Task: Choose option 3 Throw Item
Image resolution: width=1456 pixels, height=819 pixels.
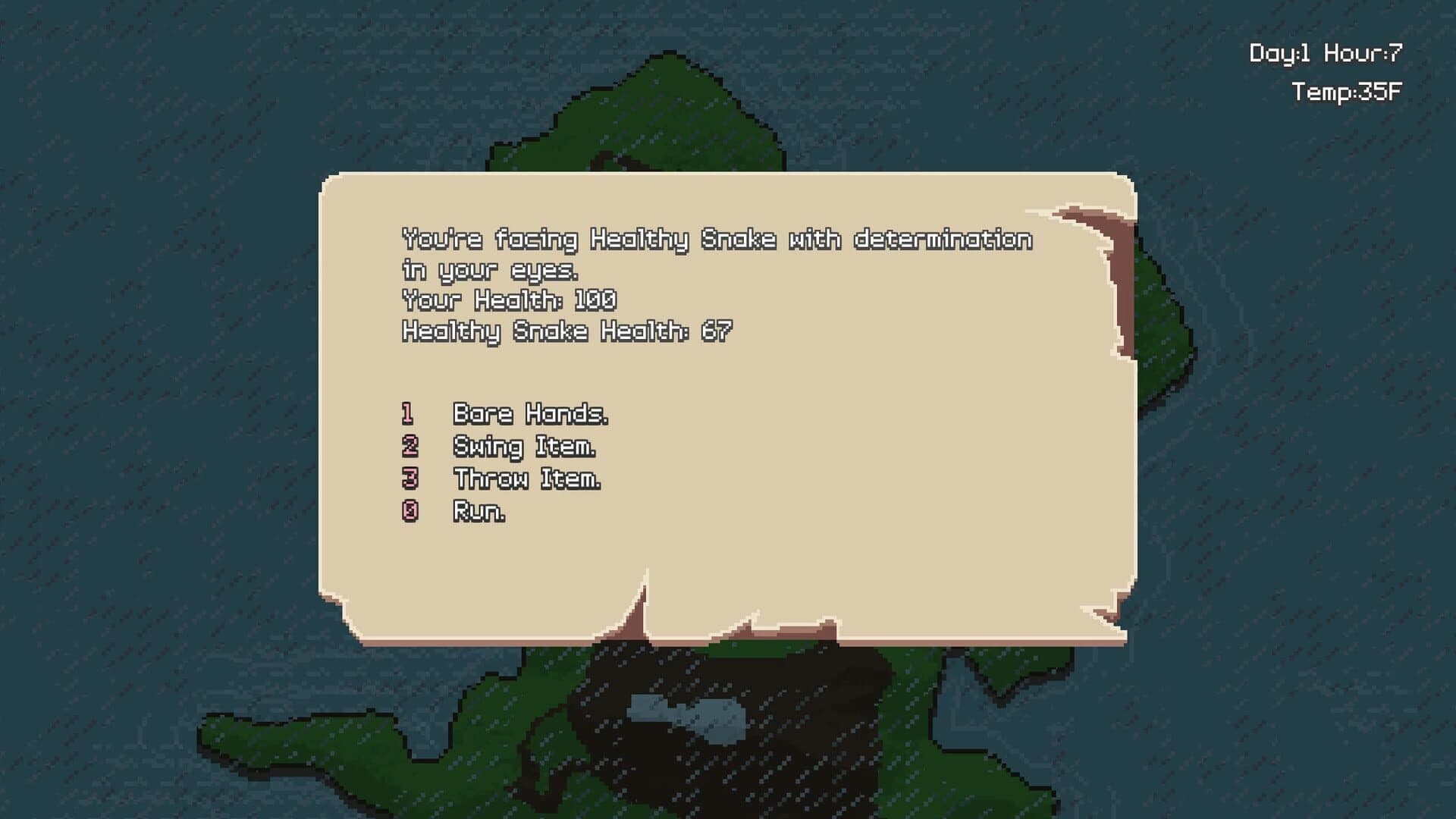Action: 526,479
